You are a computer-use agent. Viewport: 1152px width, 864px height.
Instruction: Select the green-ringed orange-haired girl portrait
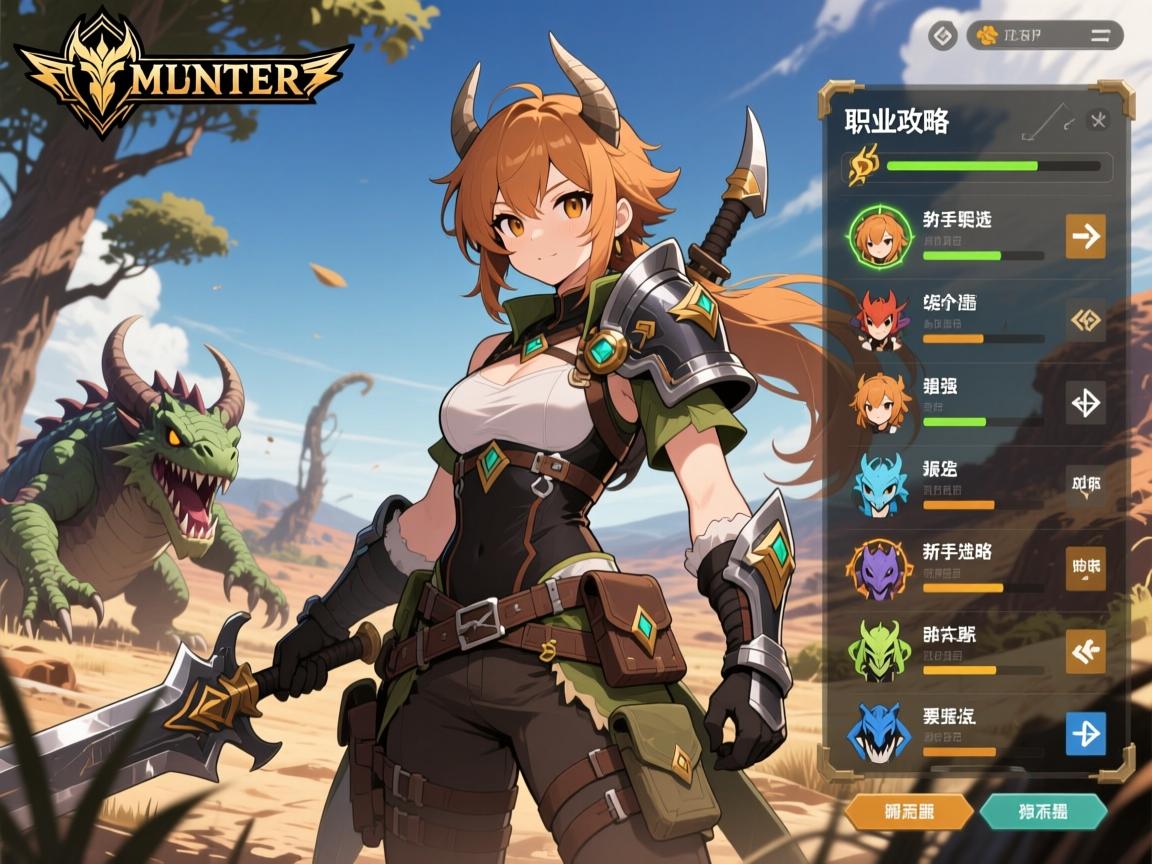[879, 236]
